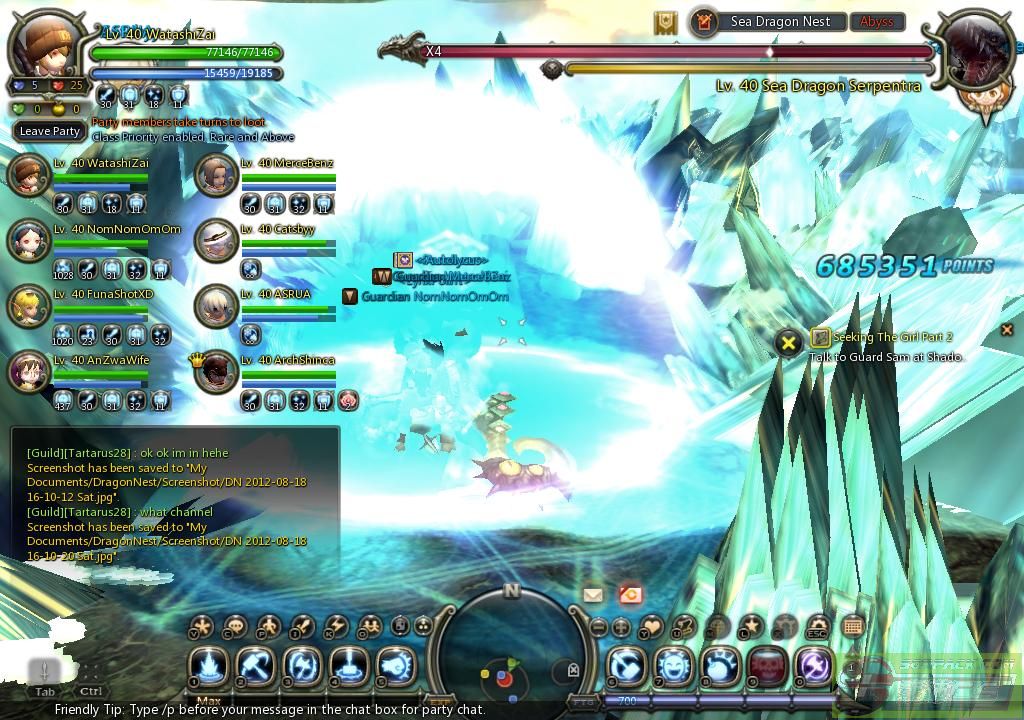
Task: Open the speech bubble chat menu icon
Action: [x=235, y=626]
